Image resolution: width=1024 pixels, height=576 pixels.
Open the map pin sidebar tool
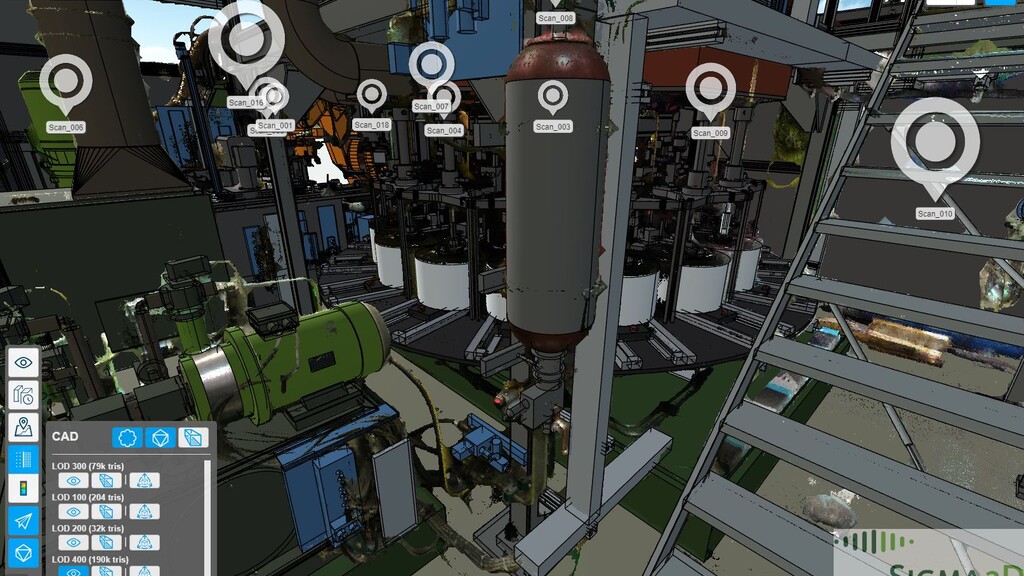(x=24, y=426)
